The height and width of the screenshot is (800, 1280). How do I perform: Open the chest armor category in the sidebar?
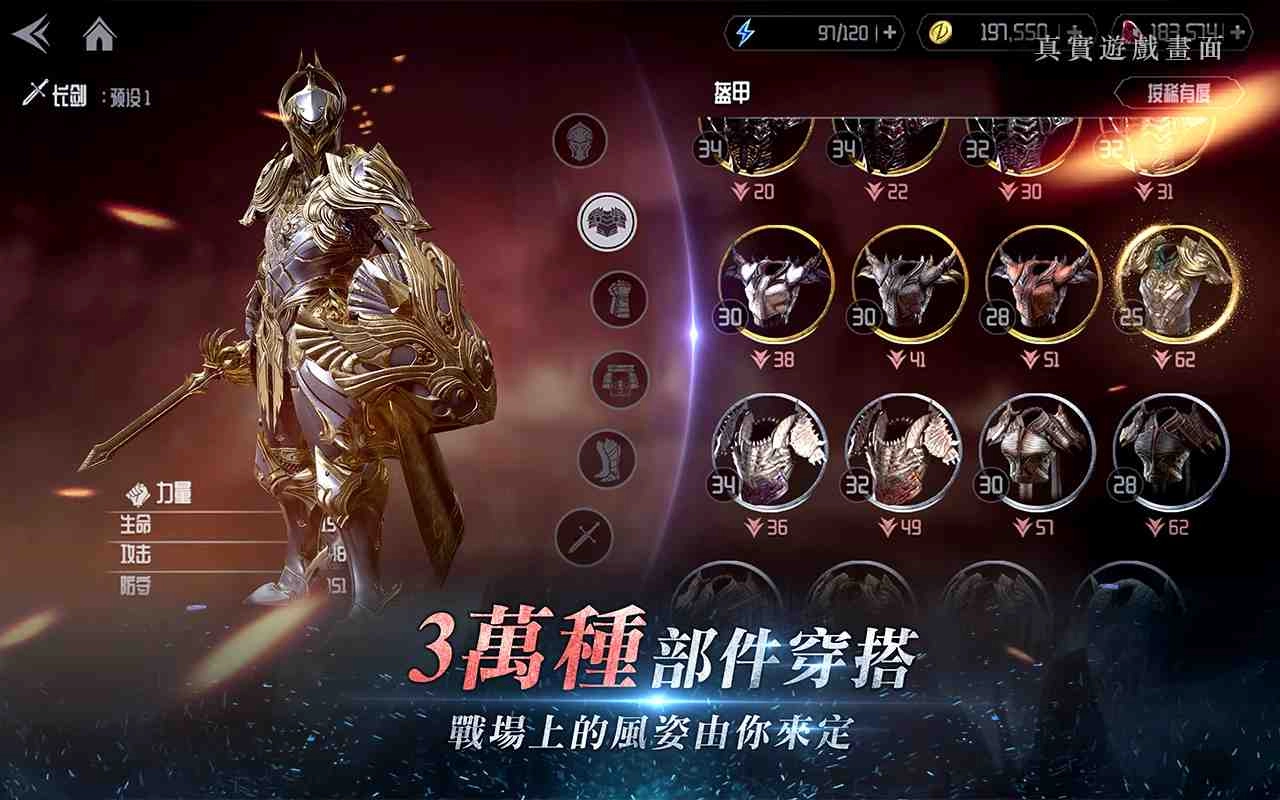(603, 222)
